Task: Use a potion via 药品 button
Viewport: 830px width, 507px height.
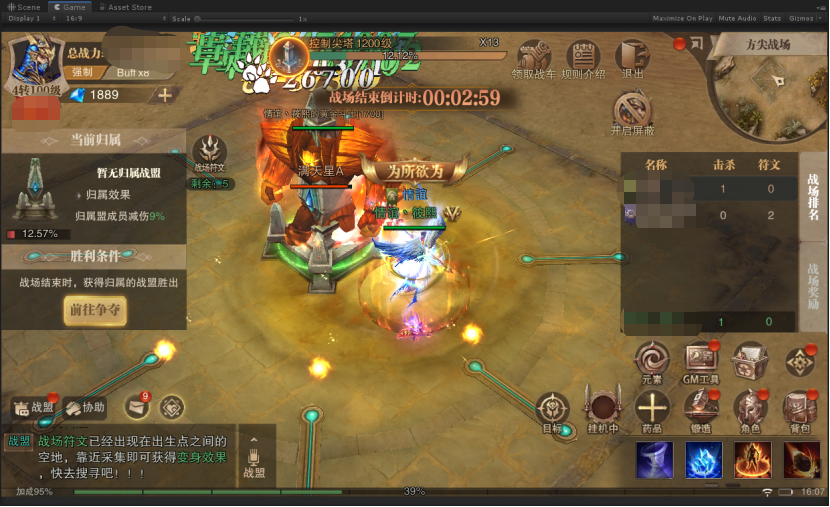Action: click(x=652, y=409)
